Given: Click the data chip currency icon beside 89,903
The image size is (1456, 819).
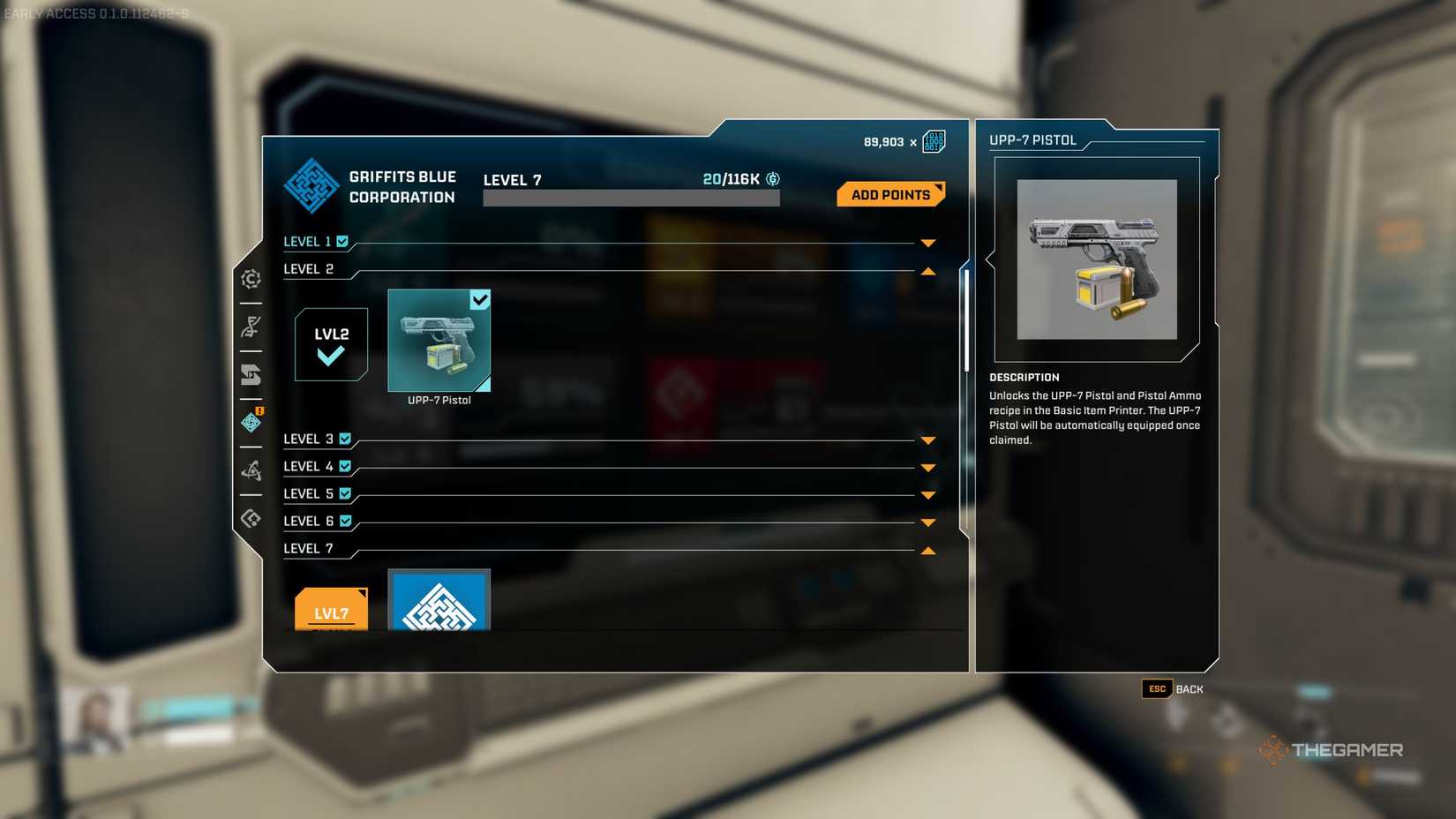Looking at the screenshot, I should pos(933,140).
